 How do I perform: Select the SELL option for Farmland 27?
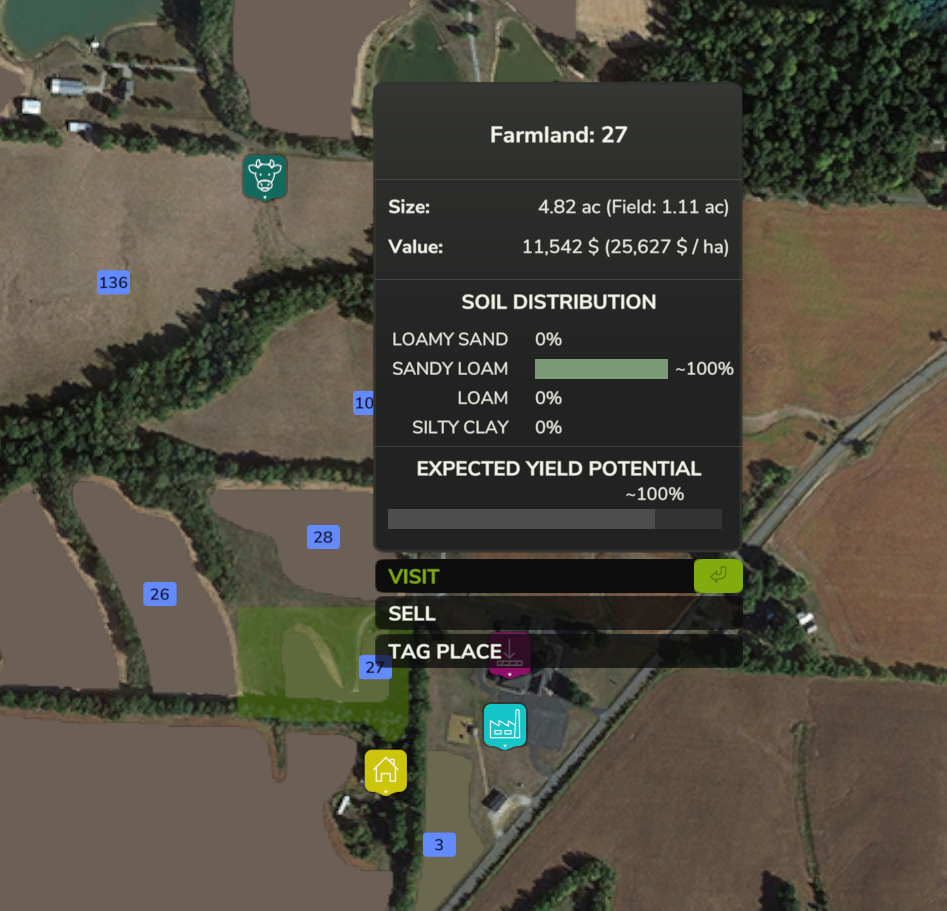tap(558, 613)
